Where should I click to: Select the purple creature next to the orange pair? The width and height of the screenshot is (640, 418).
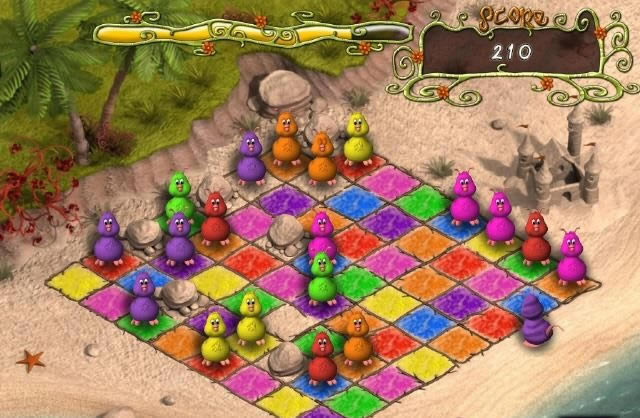[251, 154]
